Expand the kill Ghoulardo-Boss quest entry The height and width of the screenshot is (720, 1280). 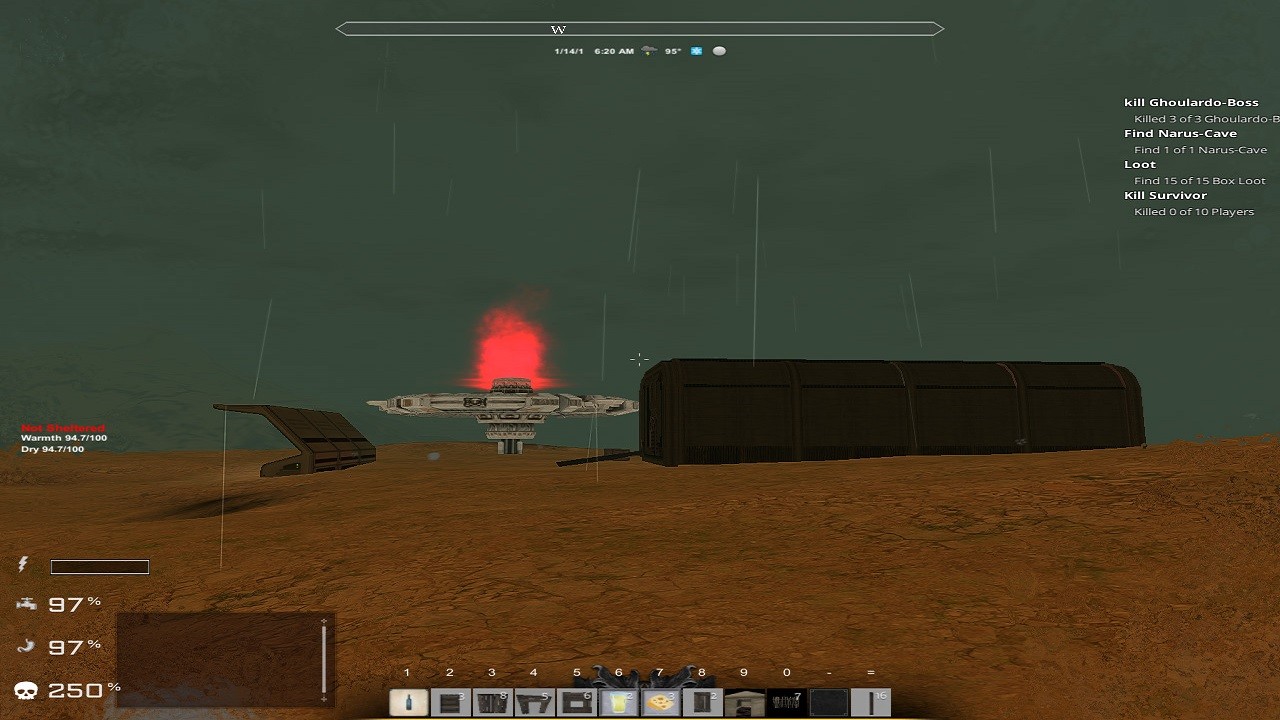(1191, 101)
